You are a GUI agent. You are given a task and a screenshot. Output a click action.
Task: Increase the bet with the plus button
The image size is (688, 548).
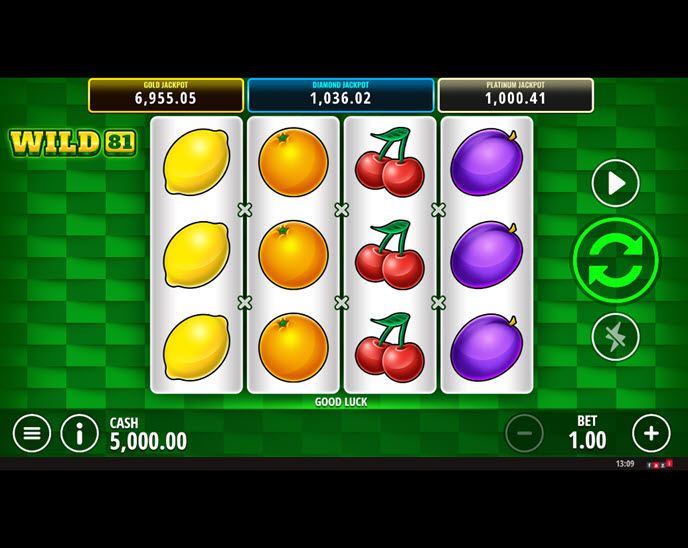(x=651, y=433)
